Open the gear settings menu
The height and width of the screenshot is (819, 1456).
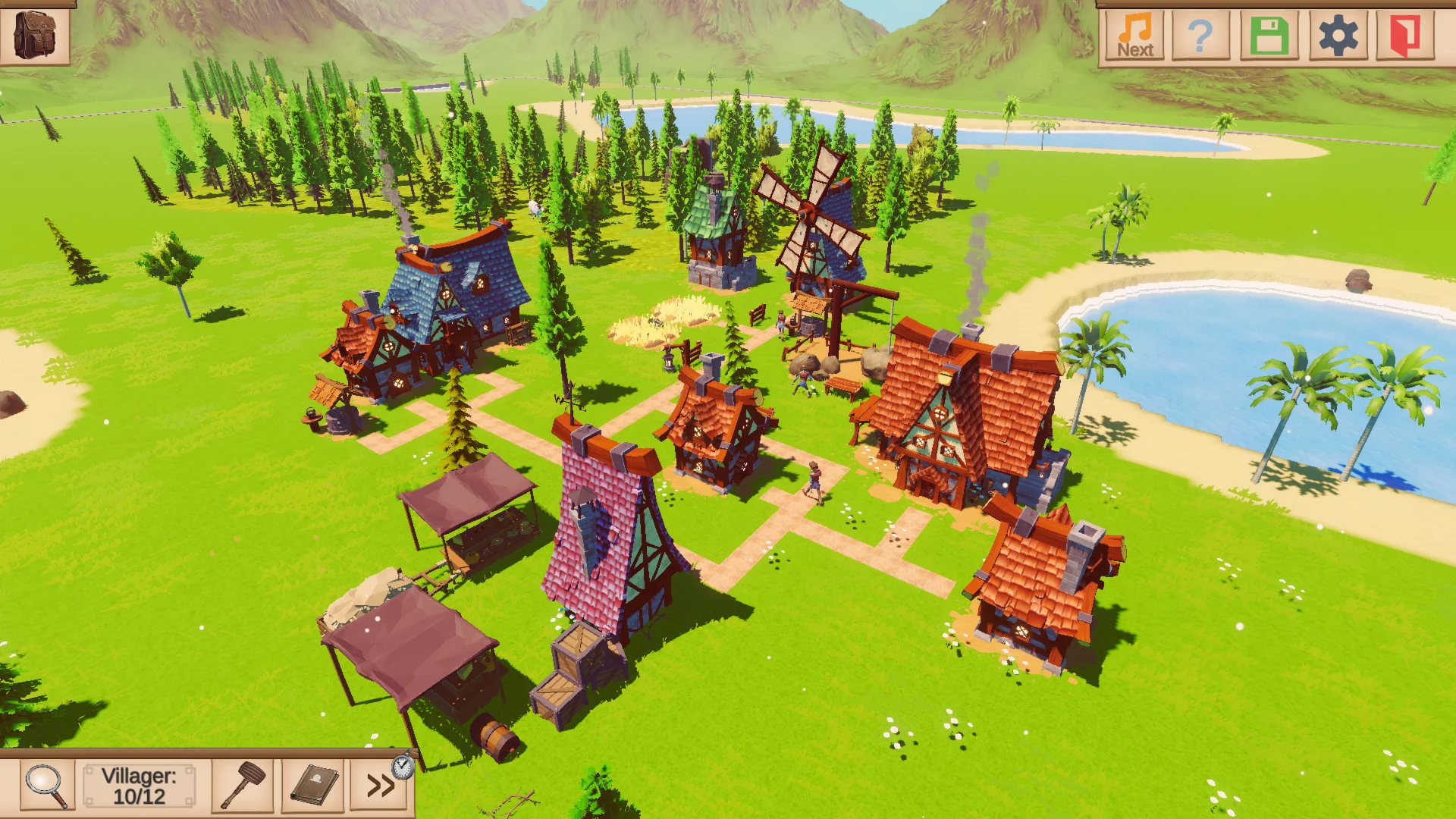click(1338, 35)
